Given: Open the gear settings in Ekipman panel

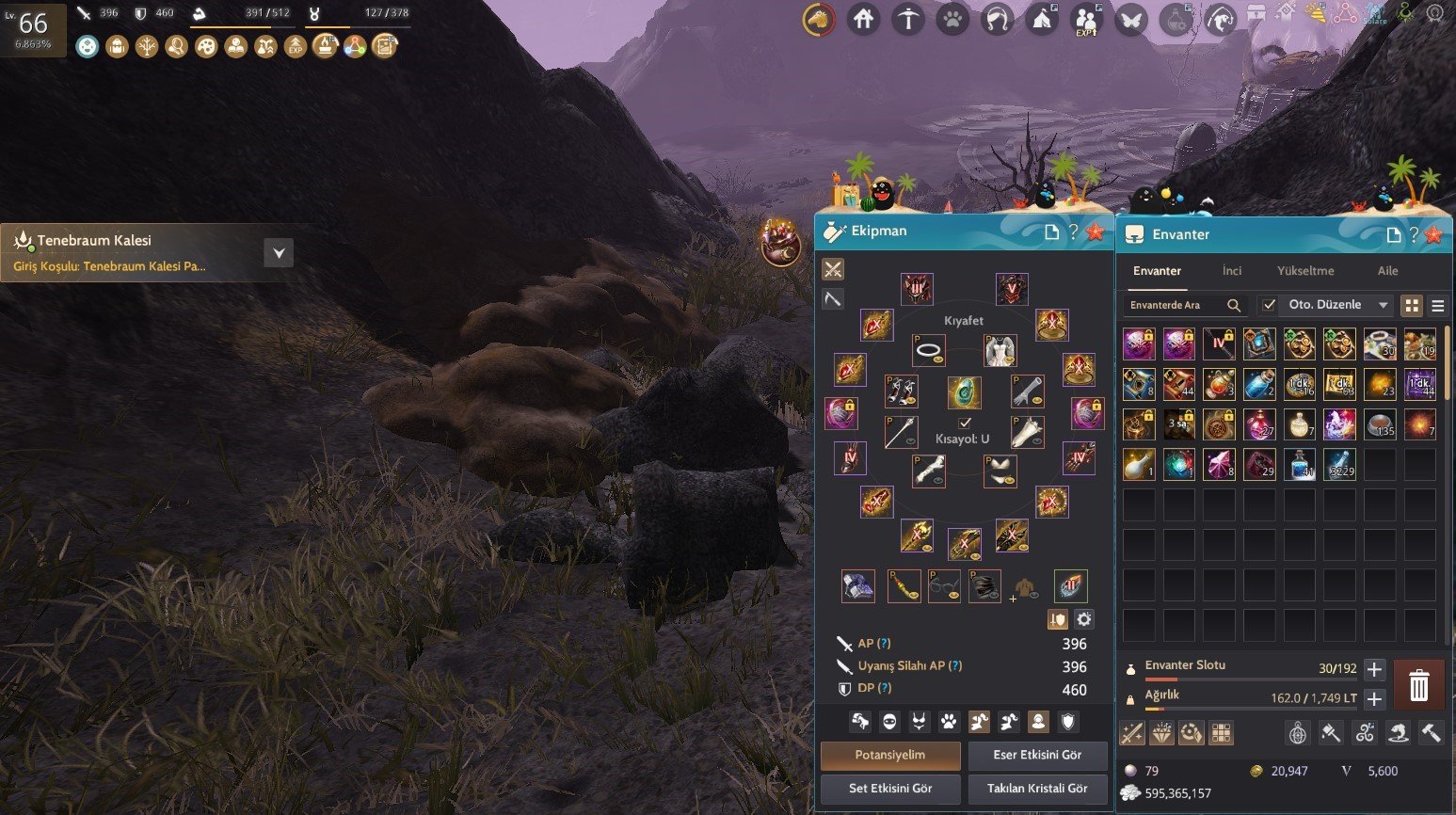Looking at the screenshot, I should (x=1084, y=619).
